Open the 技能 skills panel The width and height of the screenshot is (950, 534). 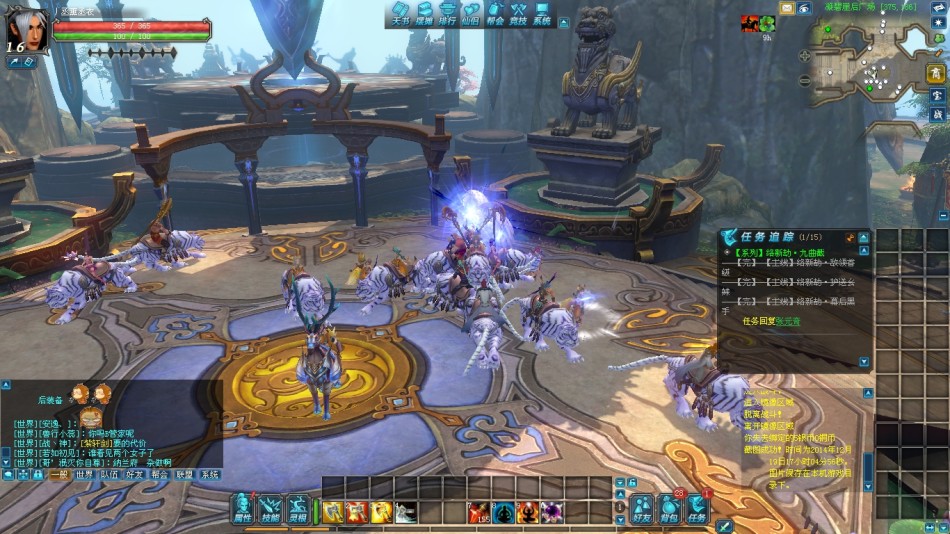pos(270,510)
